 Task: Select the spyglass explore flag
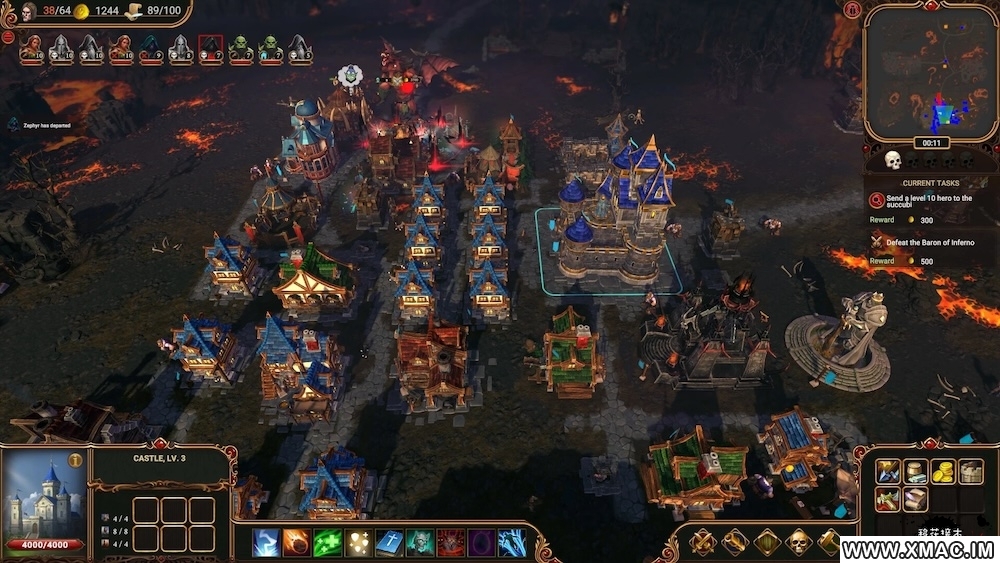(734, 542)
